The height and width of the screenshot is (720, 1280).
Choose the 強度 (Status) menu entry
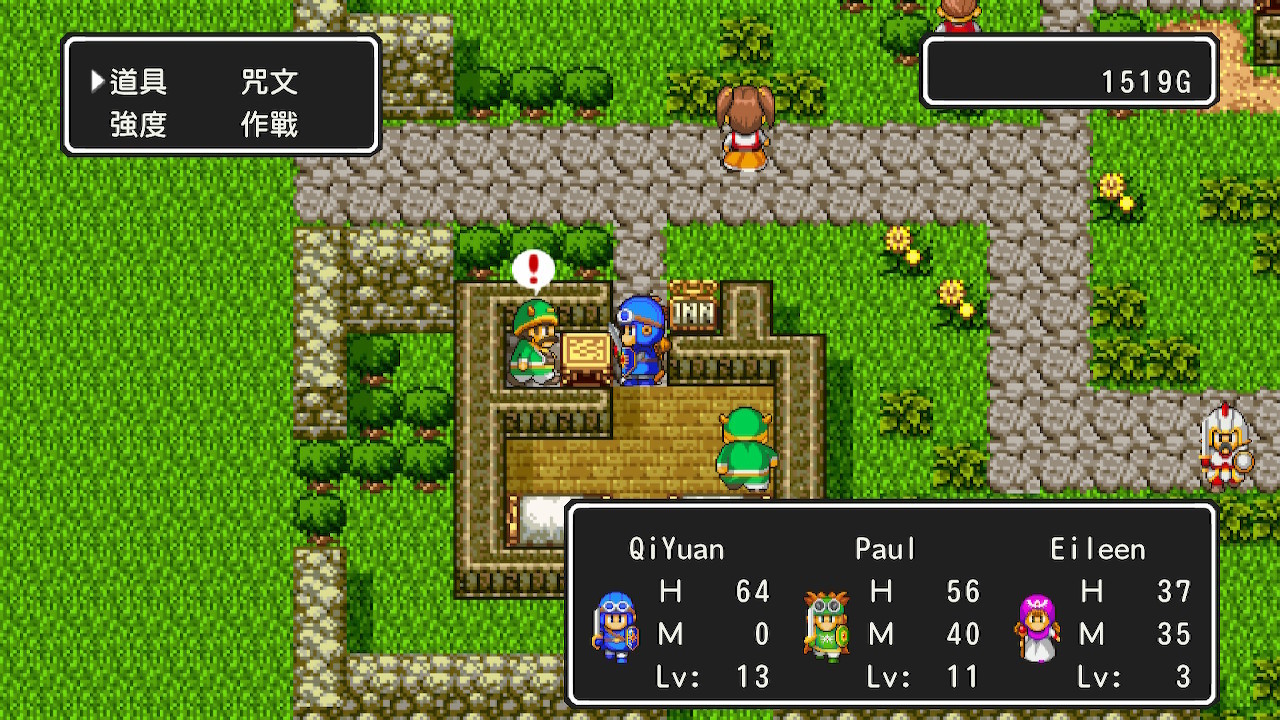[138, 125]
